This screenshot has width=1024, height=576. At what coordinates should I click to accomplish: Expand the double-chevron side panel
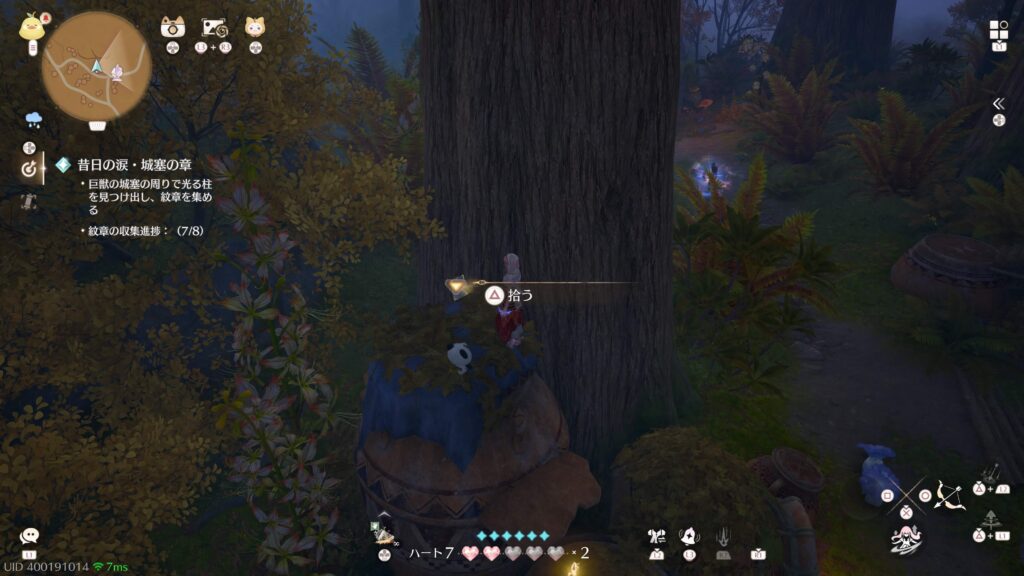click(998, 103)
